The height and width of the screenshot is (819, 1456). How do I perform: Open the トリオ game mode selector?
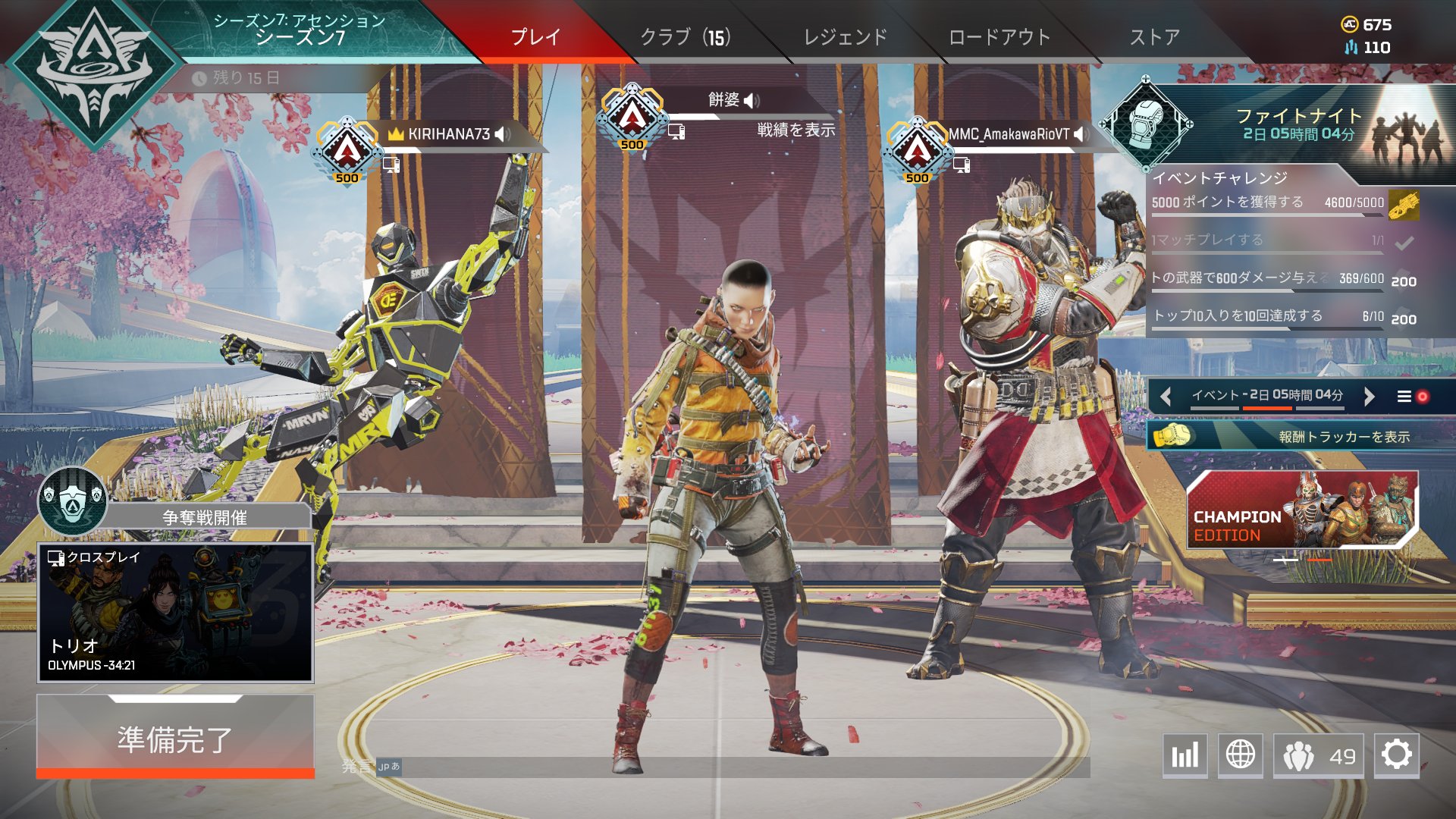(x=175, y=612)
